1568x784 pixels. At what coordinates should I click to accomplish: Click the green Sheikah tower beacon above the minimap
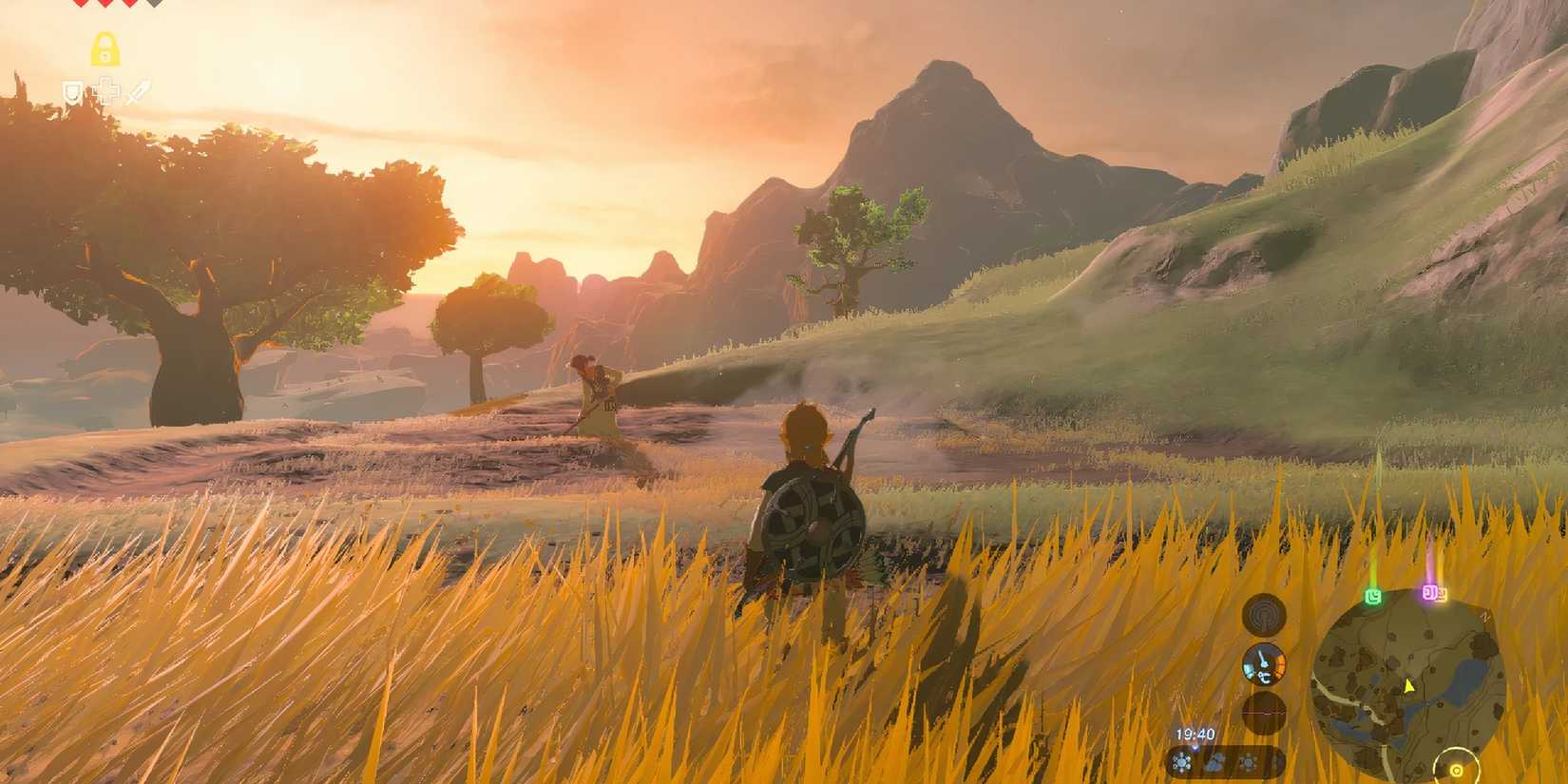[x=1374, y=596]
